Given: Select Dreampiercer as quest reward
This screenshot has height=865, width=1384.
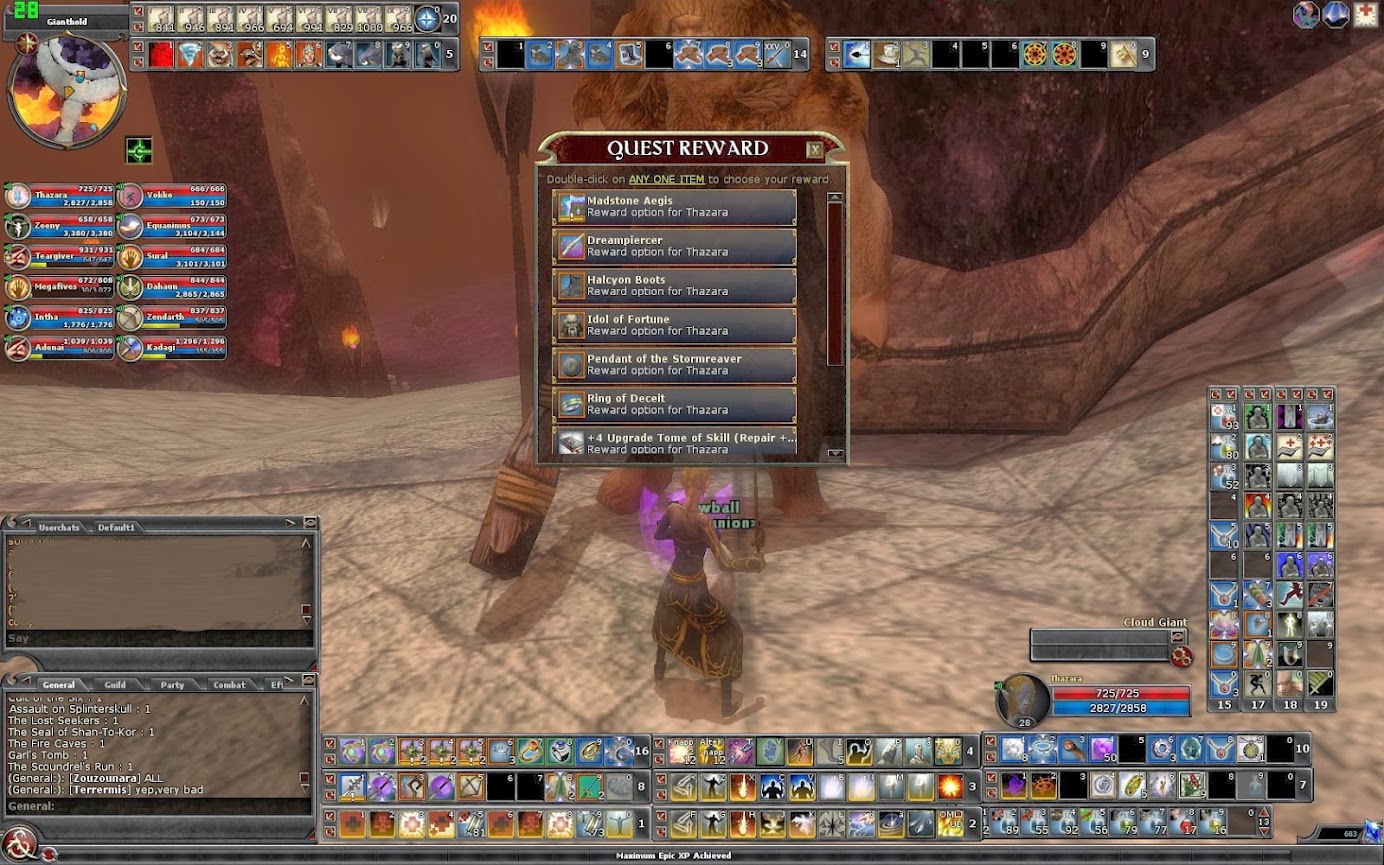Looking at the screenshot, I should (x=674, y=247).
